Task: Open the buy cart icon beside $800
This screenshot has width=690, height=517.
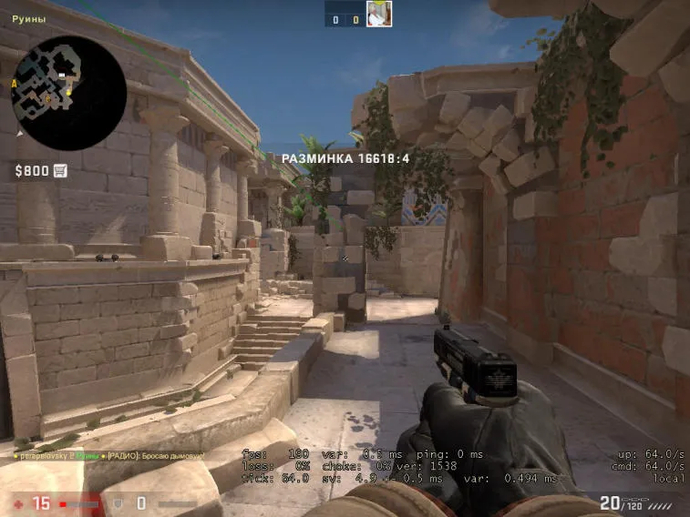Action: coord(60,171)
